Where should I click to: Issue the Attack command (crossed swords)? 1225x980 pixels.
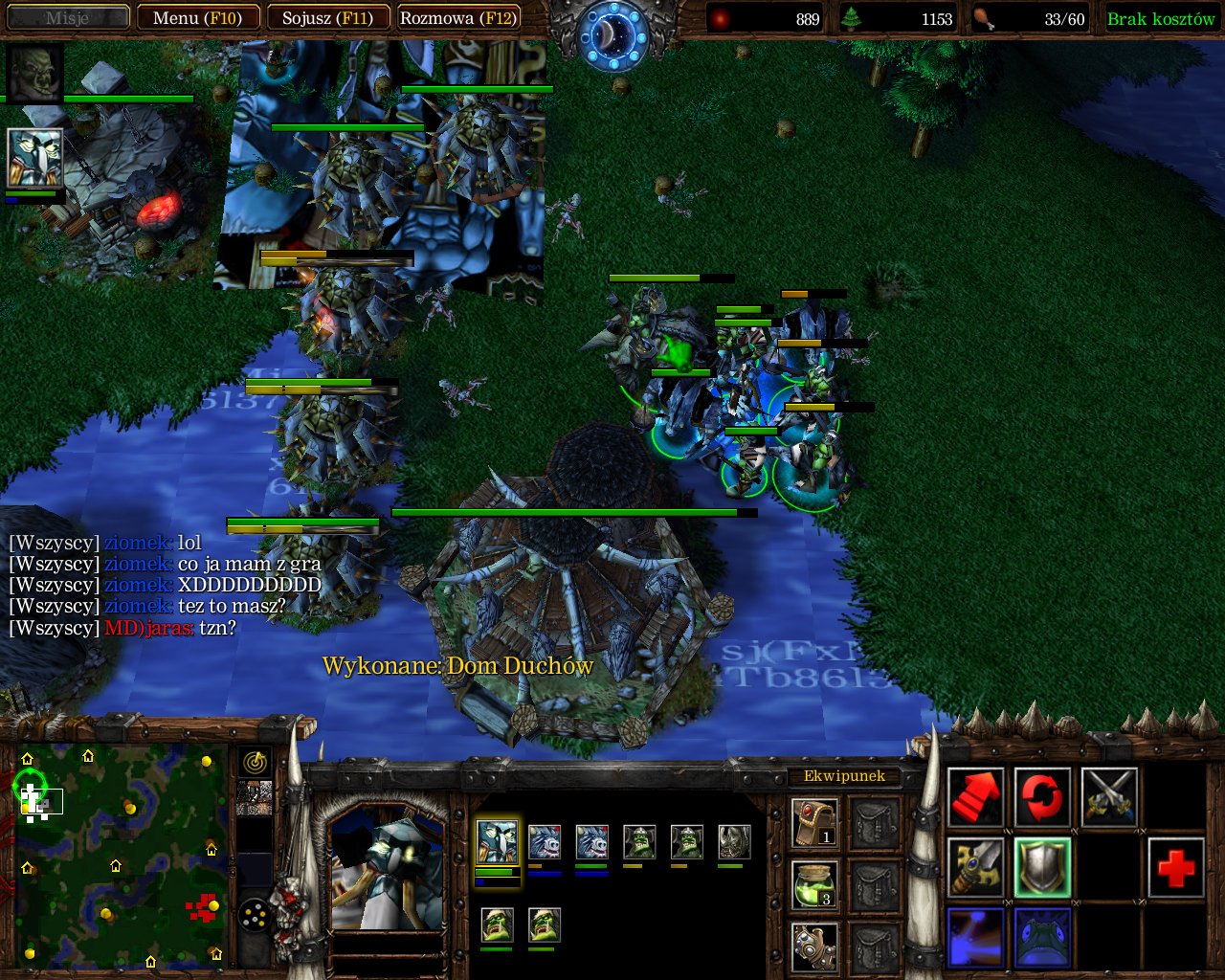pos(1109,796)
